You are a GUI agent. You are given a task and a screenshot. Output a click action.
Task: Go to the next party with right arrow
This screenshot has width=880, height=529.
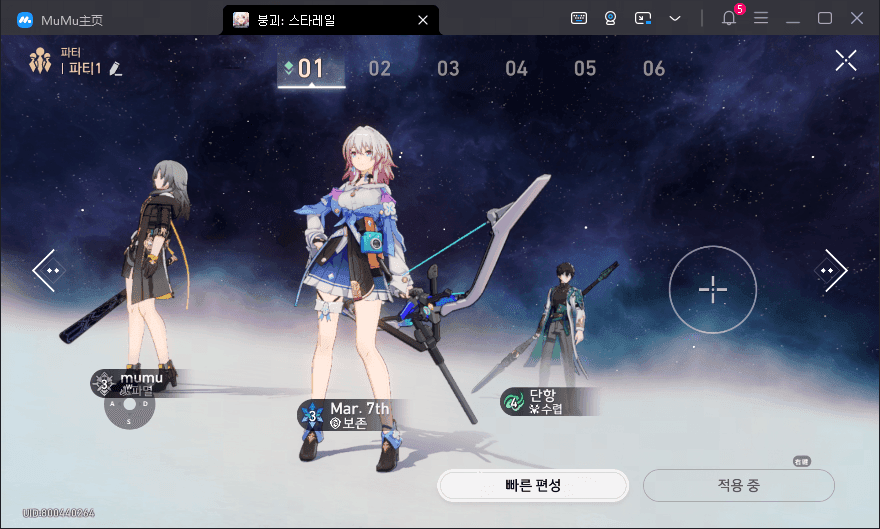click(832, 270)
